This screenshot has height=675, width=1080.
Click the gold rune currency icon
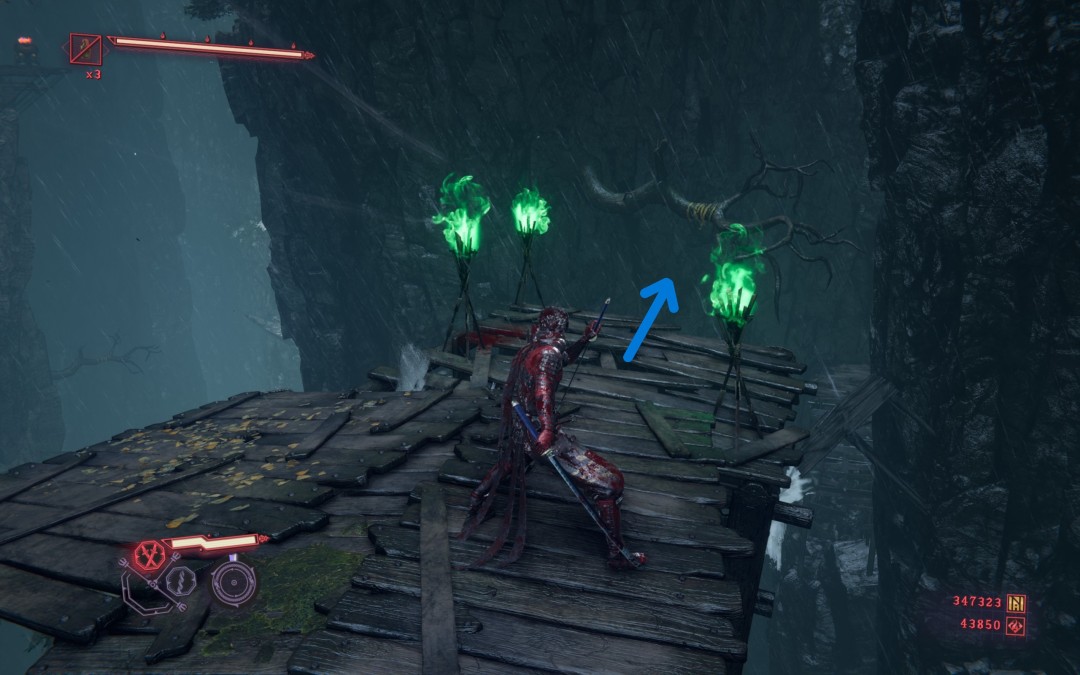pyautogui.click(x=1017, y=603)
